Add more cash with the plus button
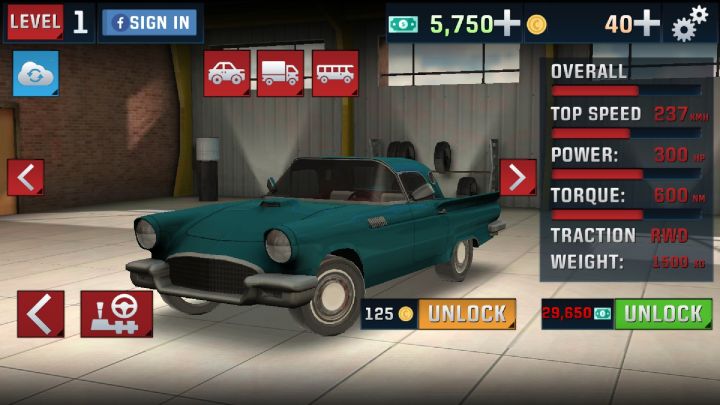This screenshot has height=405, width=720. pos(507,23)
